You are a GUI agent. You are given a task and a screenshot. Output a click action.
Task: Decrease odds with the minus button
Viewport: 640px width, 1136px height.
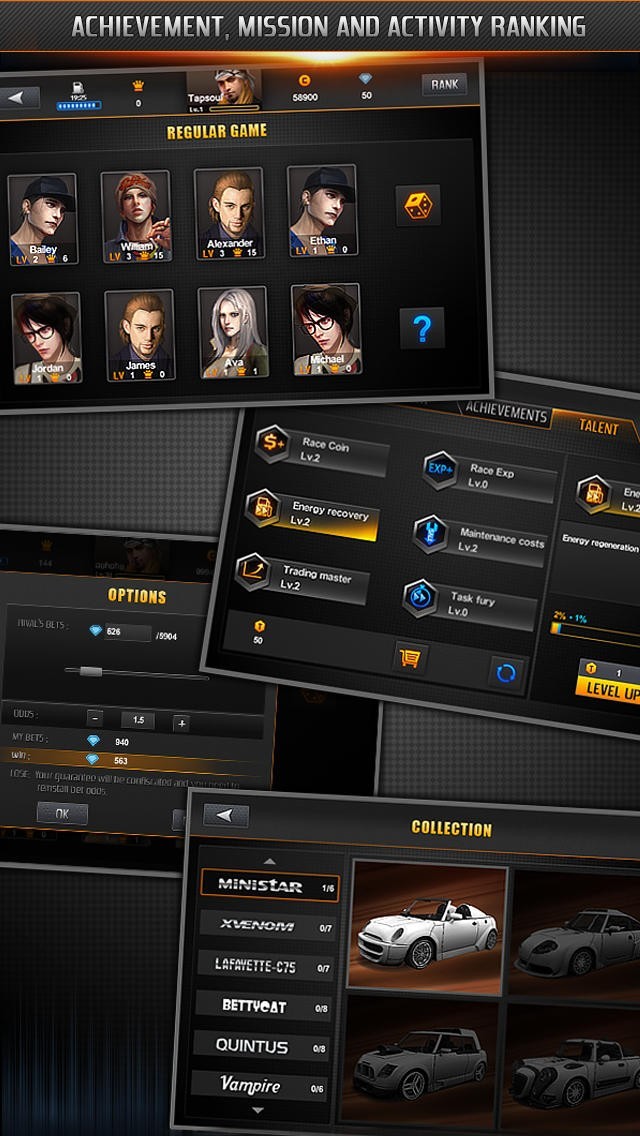[x=94, y=718]
